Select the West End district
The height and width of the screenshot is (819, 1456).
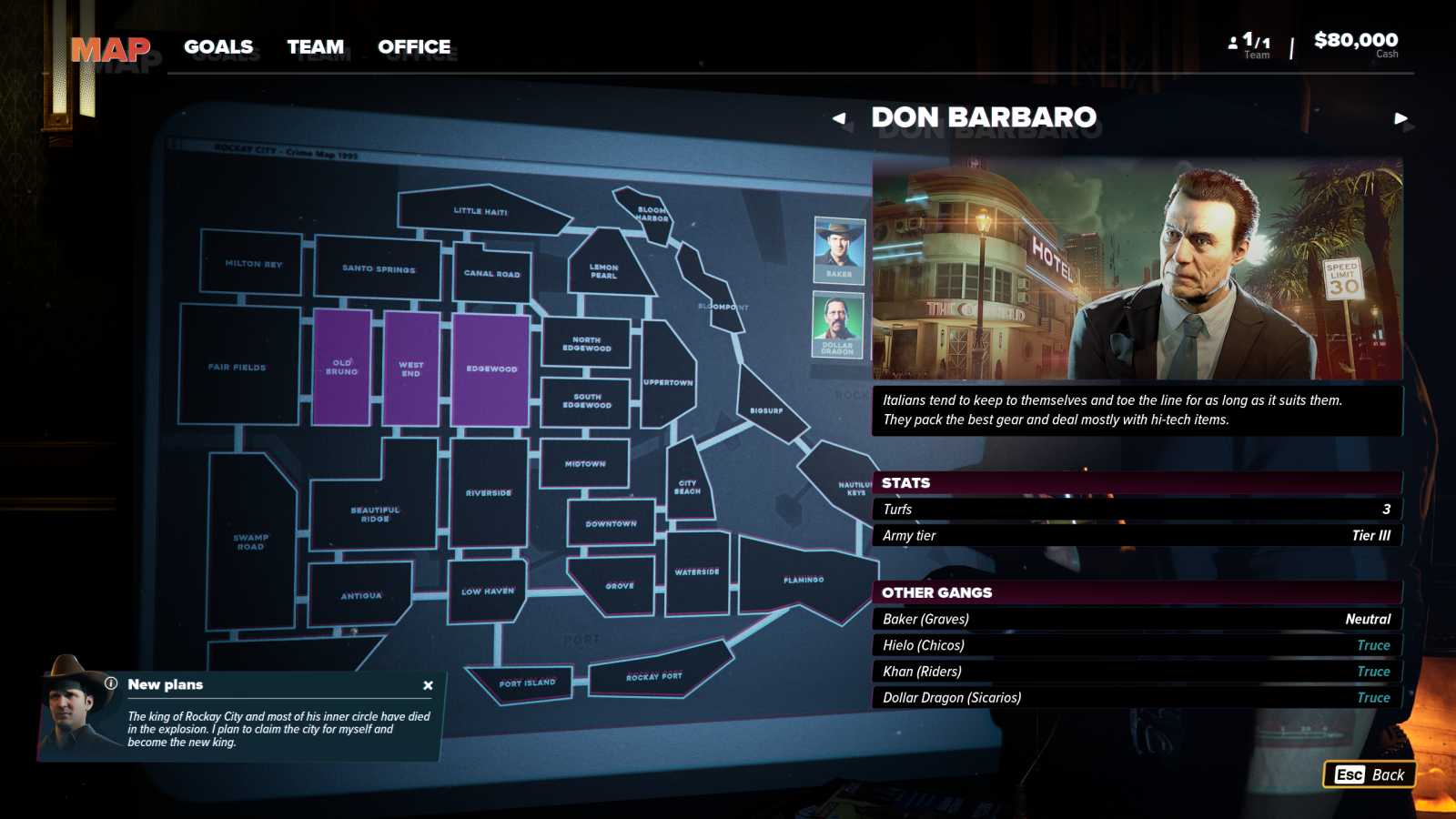pos(410,369)
